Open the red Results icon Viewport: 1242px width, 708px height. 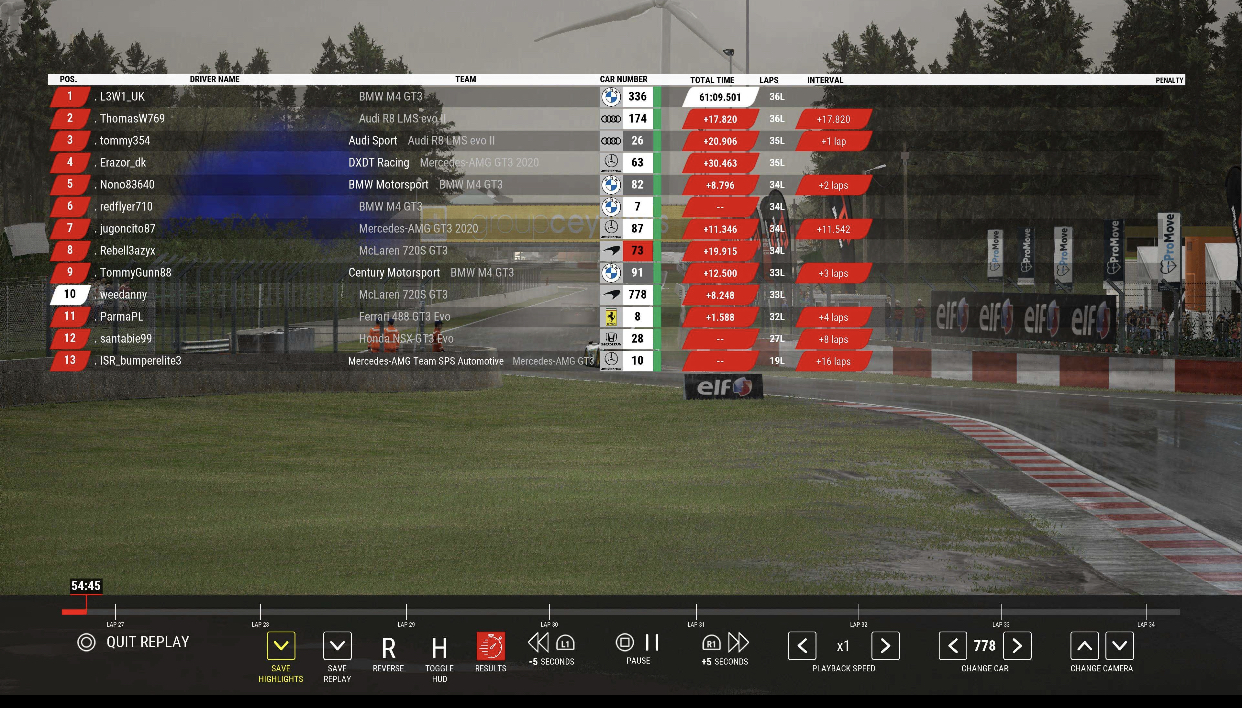pyautogui.click(x=490, y=646)
